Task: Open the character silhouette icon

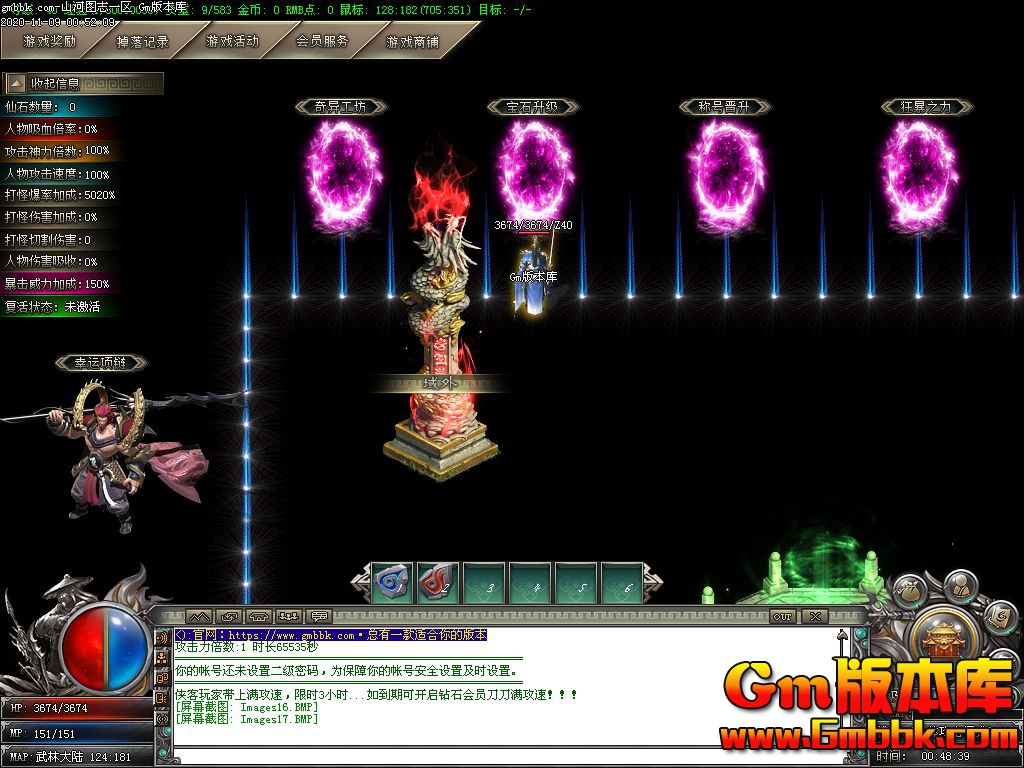Action: point(960,583)
